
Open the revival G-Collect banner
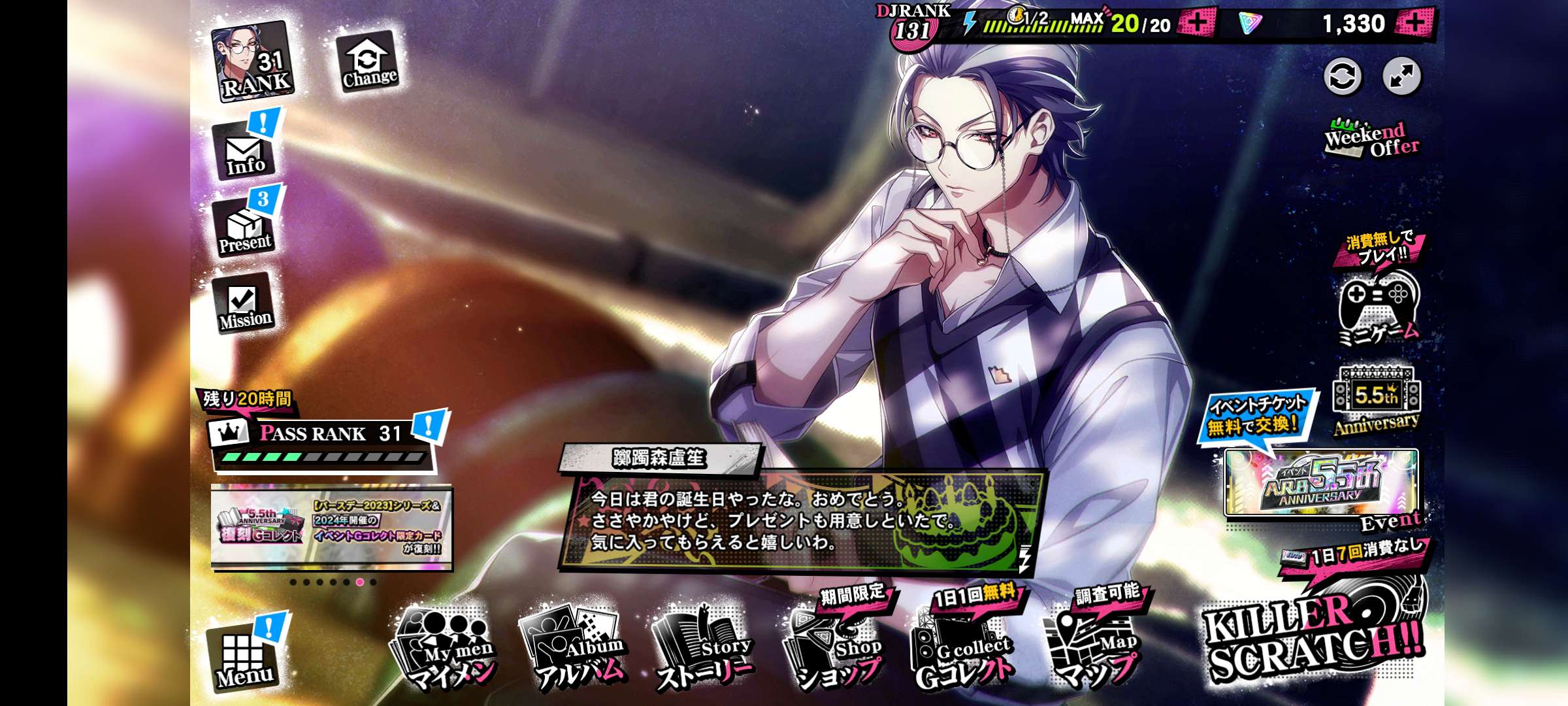332,527
